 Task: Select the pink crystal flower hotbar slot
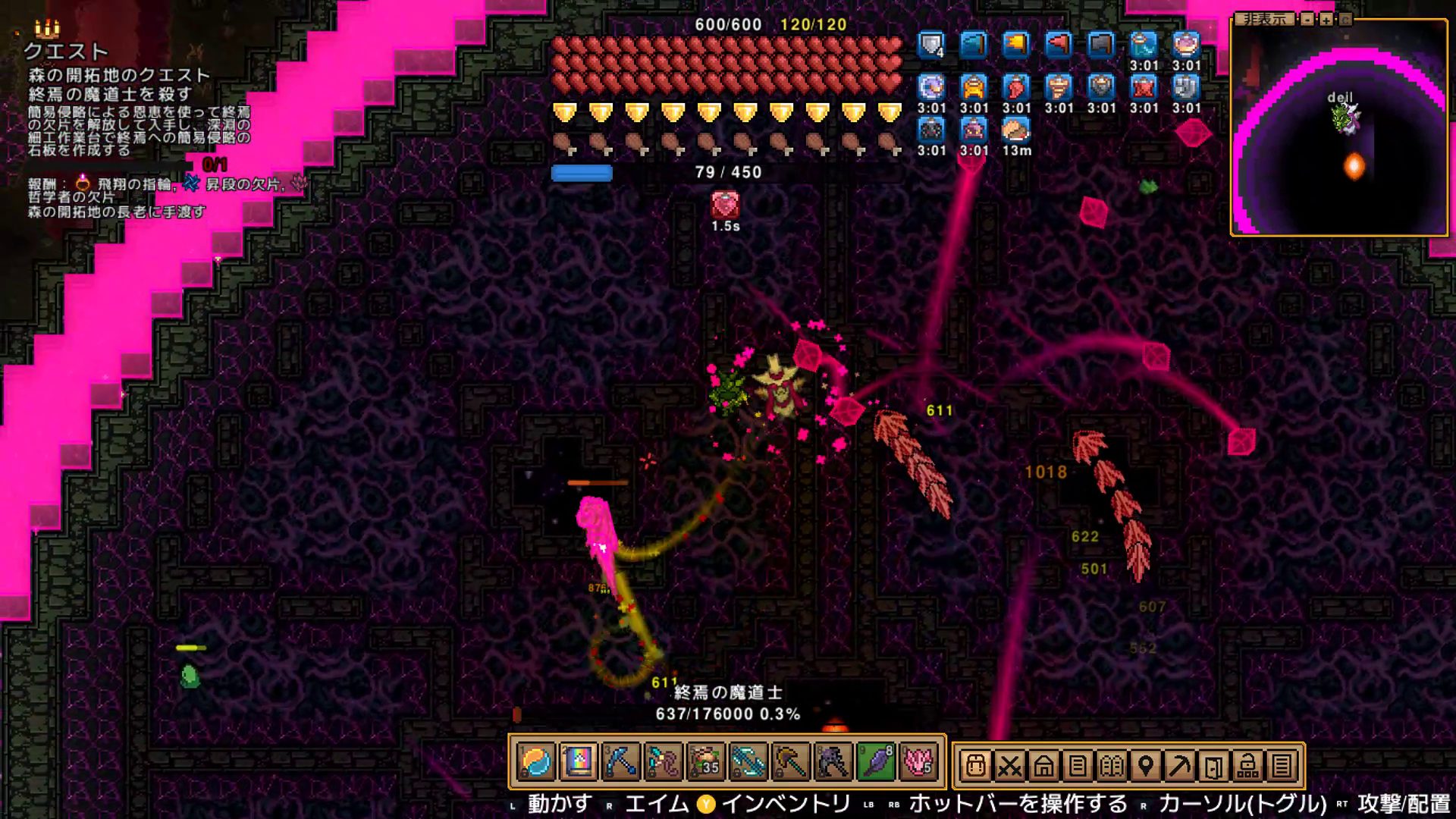pos(918,762)
